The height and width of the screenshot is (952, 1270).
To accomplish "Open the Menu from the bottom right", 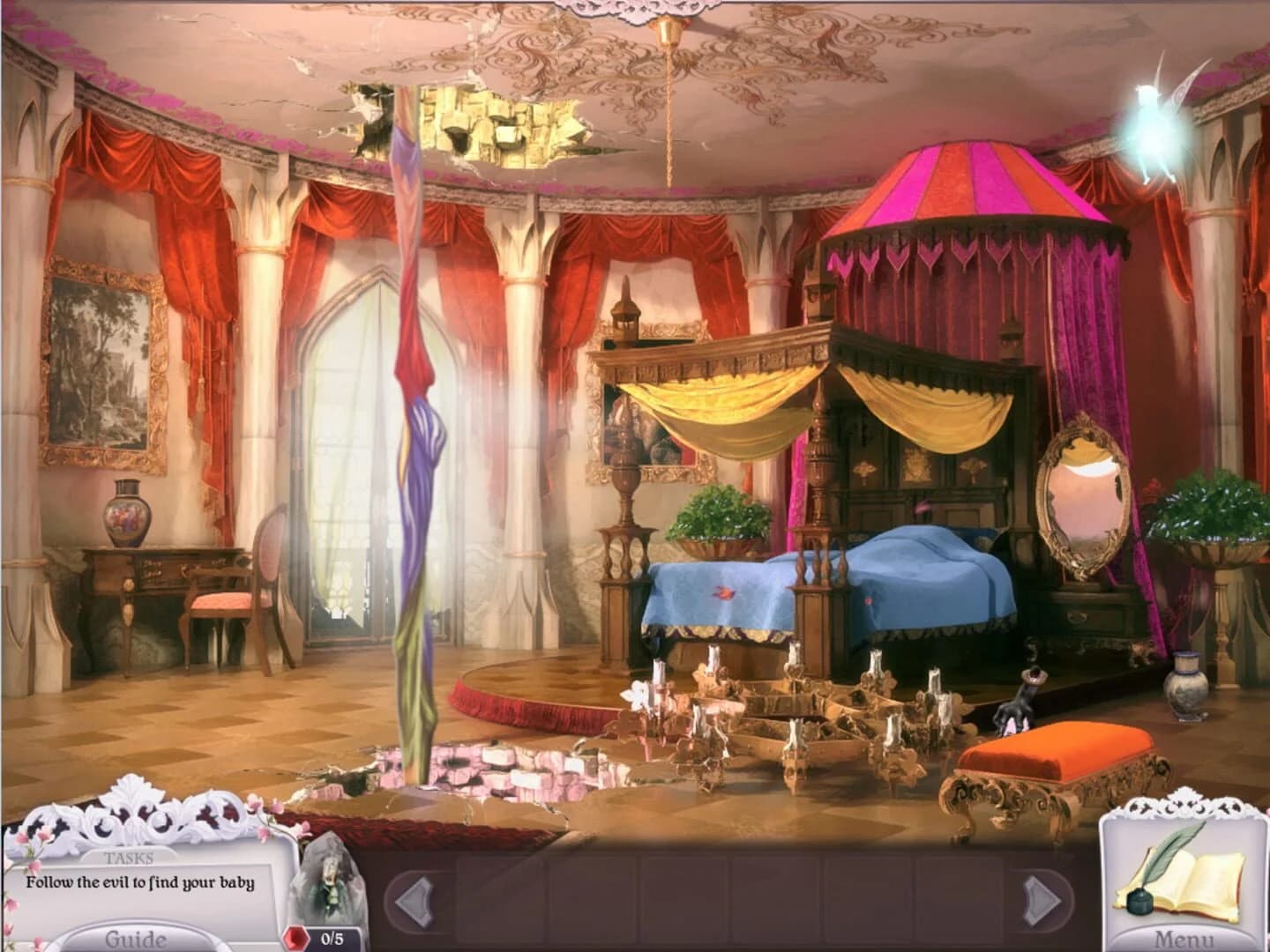I will pyautogui.click(x=1186, y=939).
